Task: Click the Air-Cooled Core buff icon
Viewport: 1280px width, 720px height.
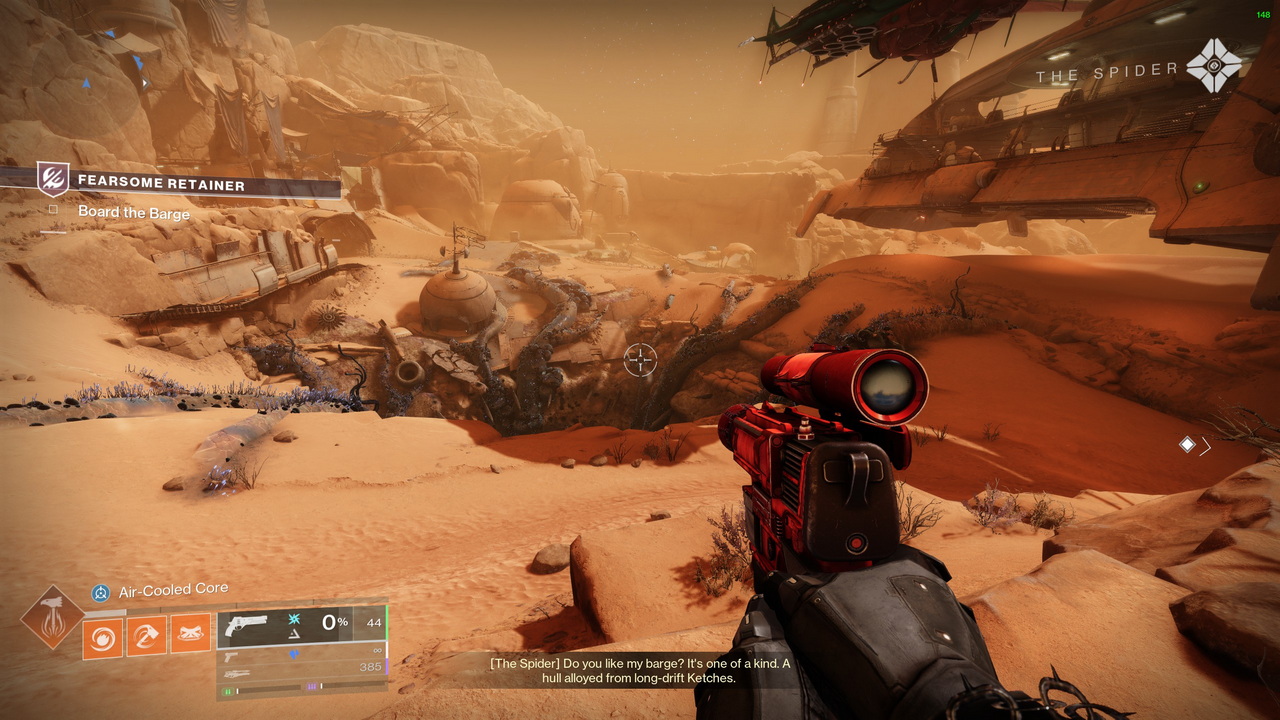Action: pos(101,593)
